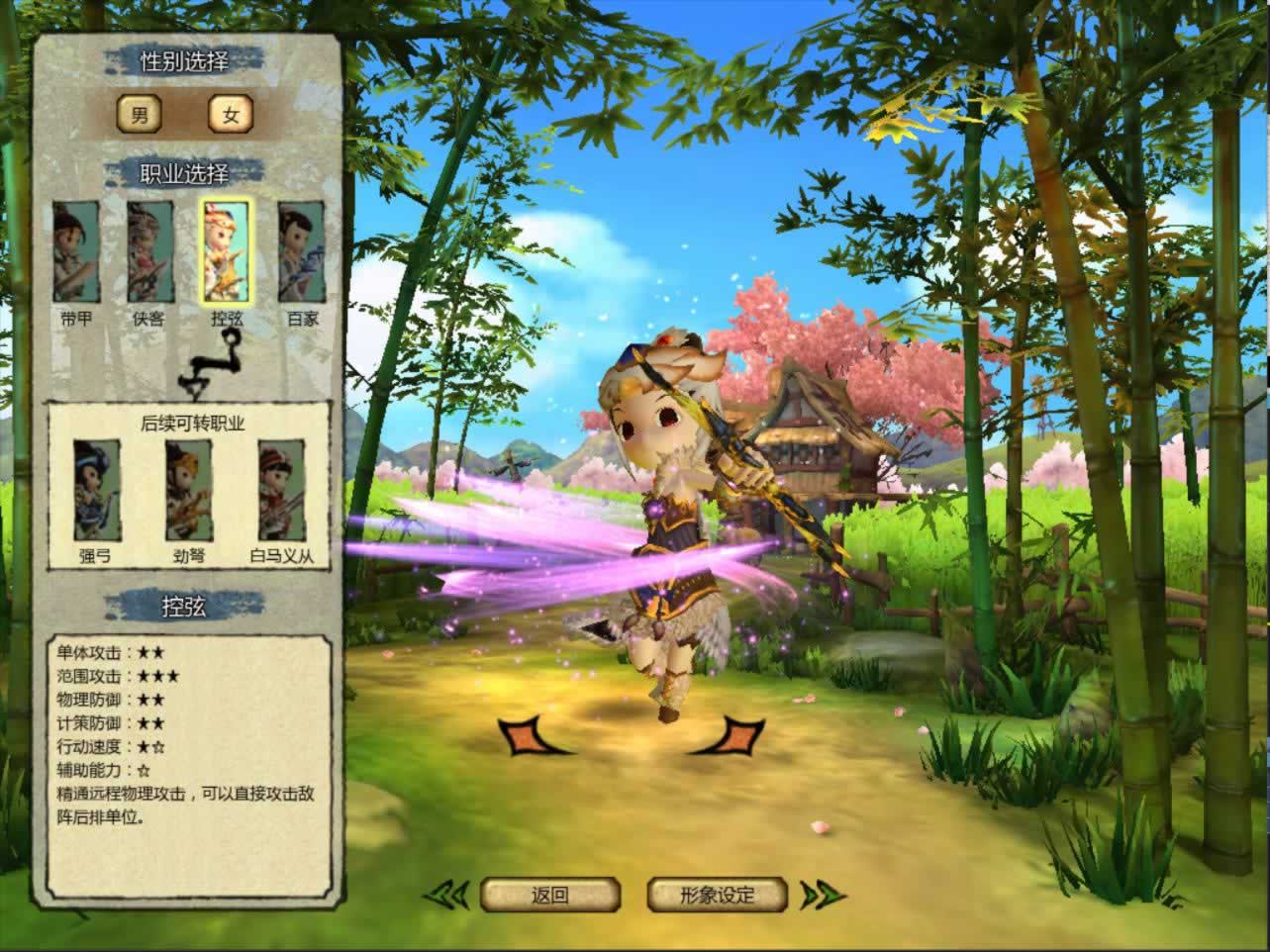
Task: Choose the female gender button 女
Action: click(x=231, y=116)
